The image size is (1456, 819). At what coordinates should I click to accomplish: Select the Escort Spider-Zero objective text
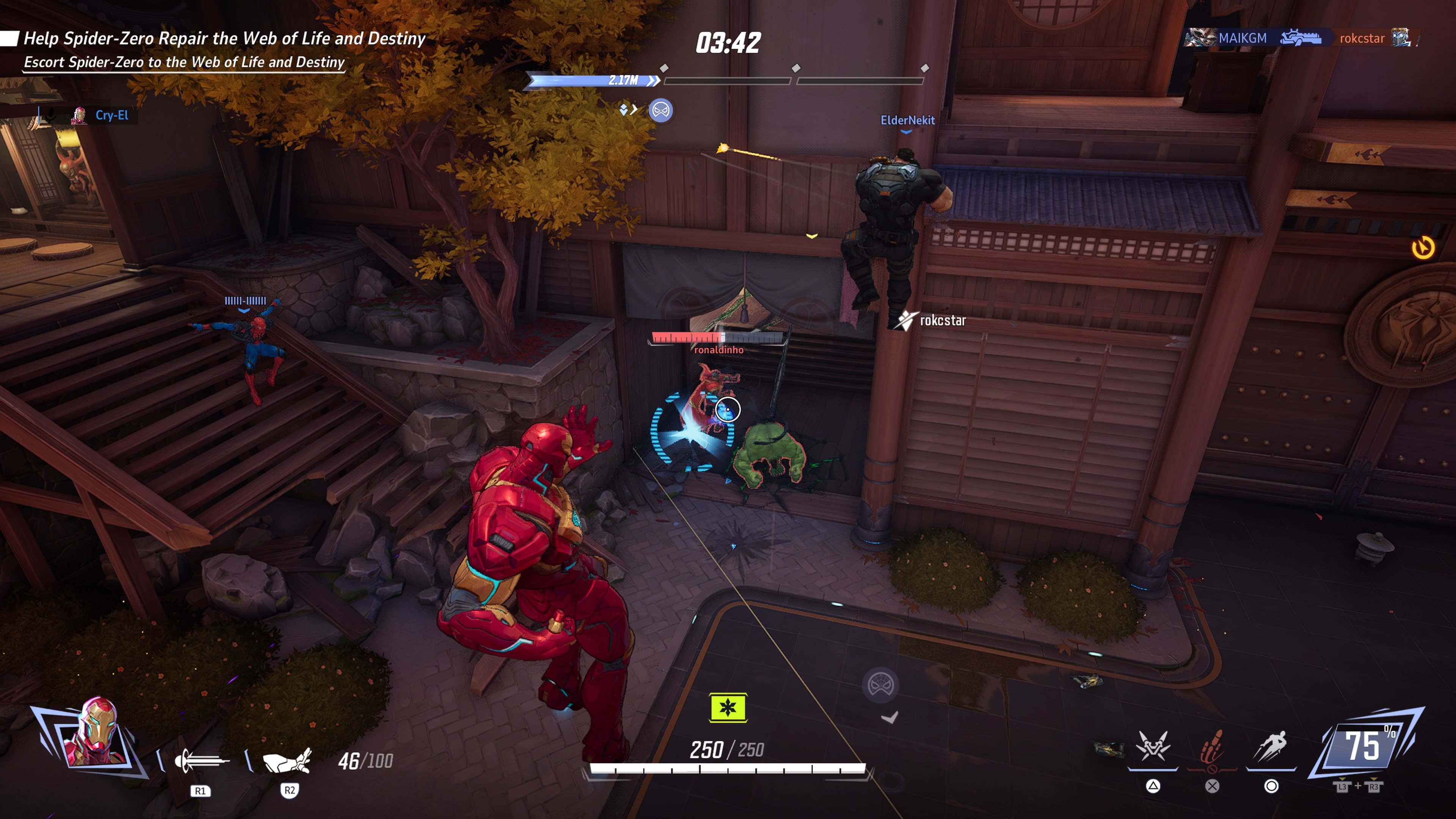[184, 63]
